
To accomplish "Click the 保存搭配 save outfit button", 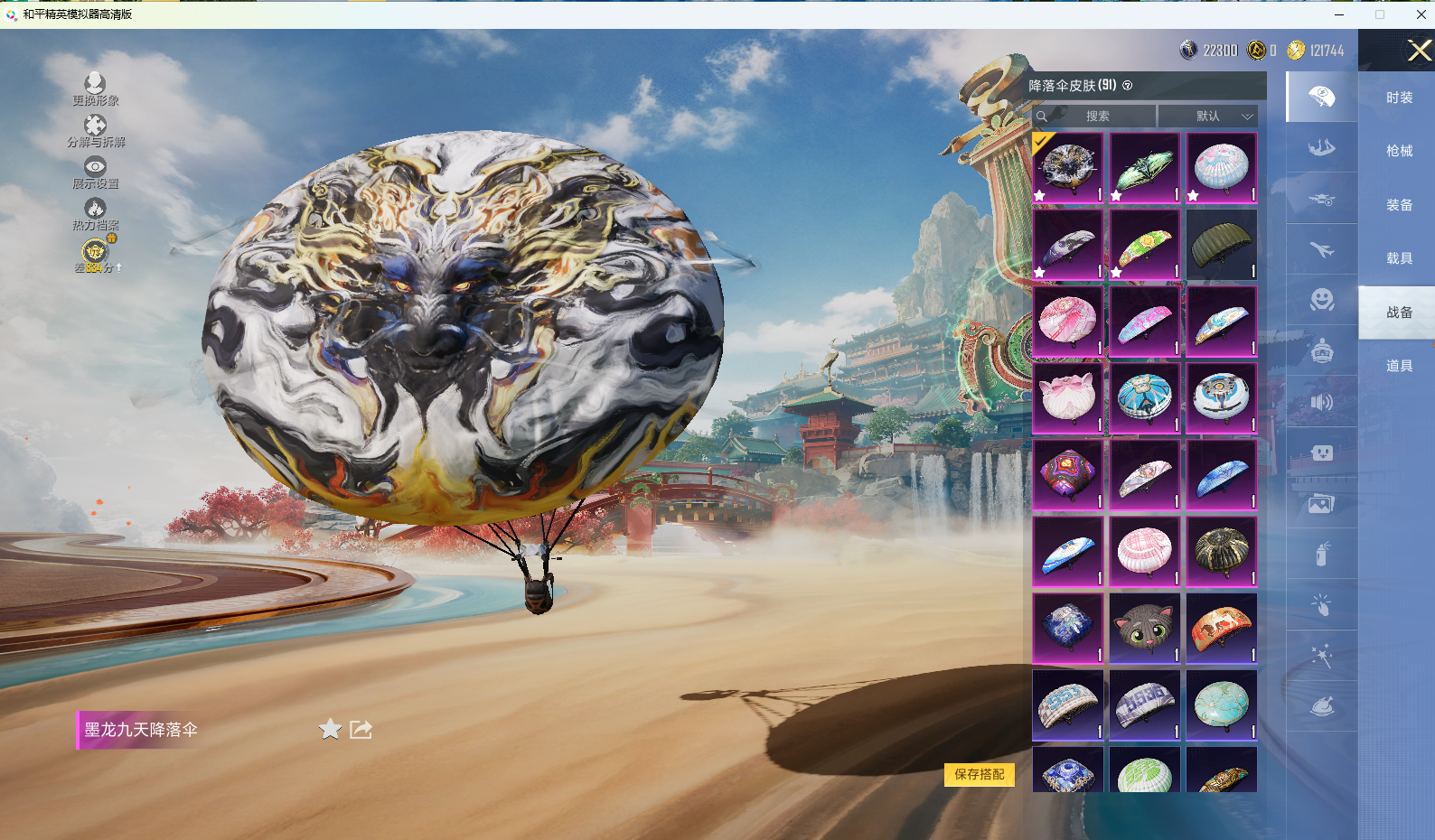I will 980,774.
